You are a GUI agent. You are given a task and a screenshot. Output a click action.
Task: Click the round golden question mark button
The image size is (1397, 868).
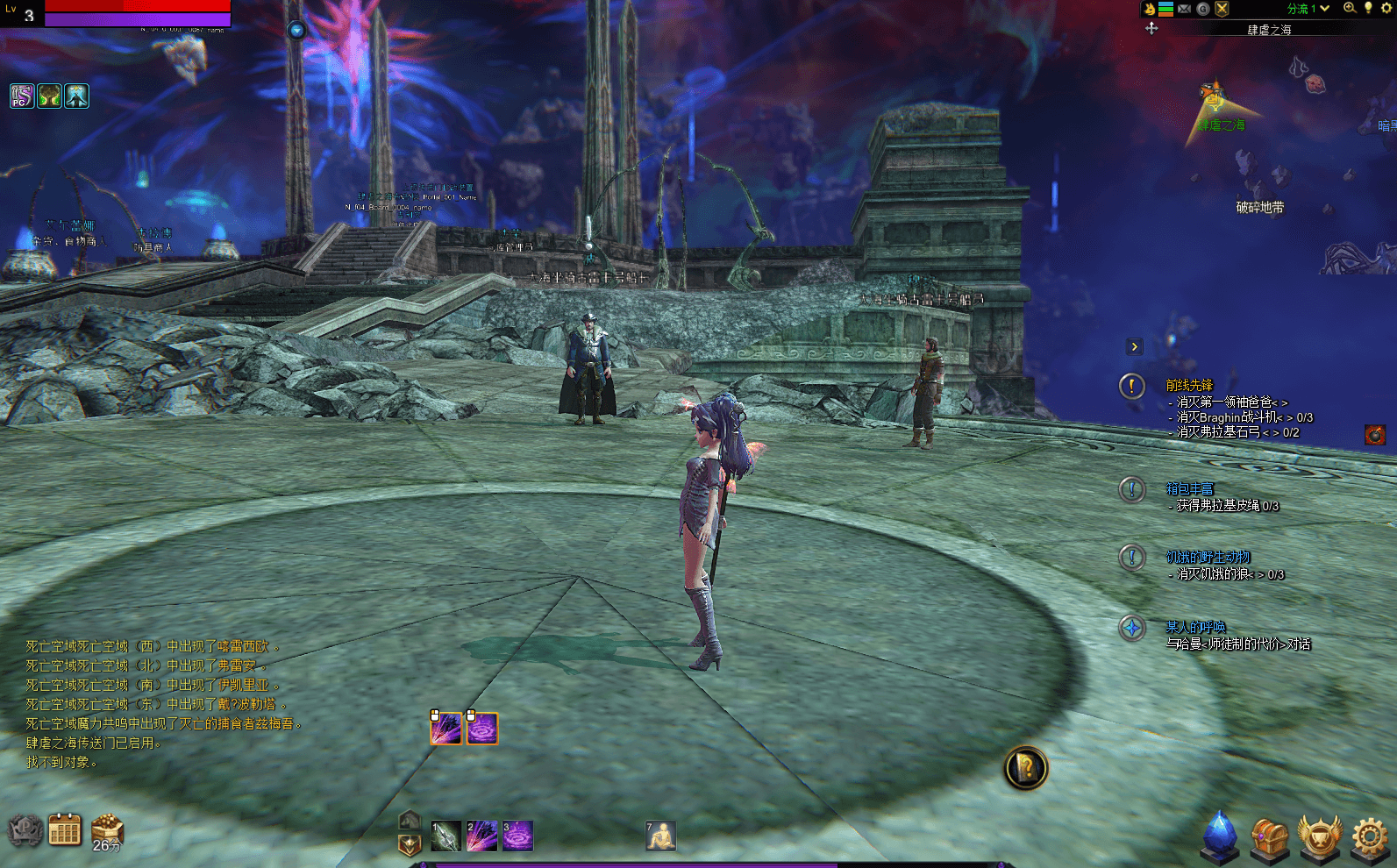[1025, 768]
